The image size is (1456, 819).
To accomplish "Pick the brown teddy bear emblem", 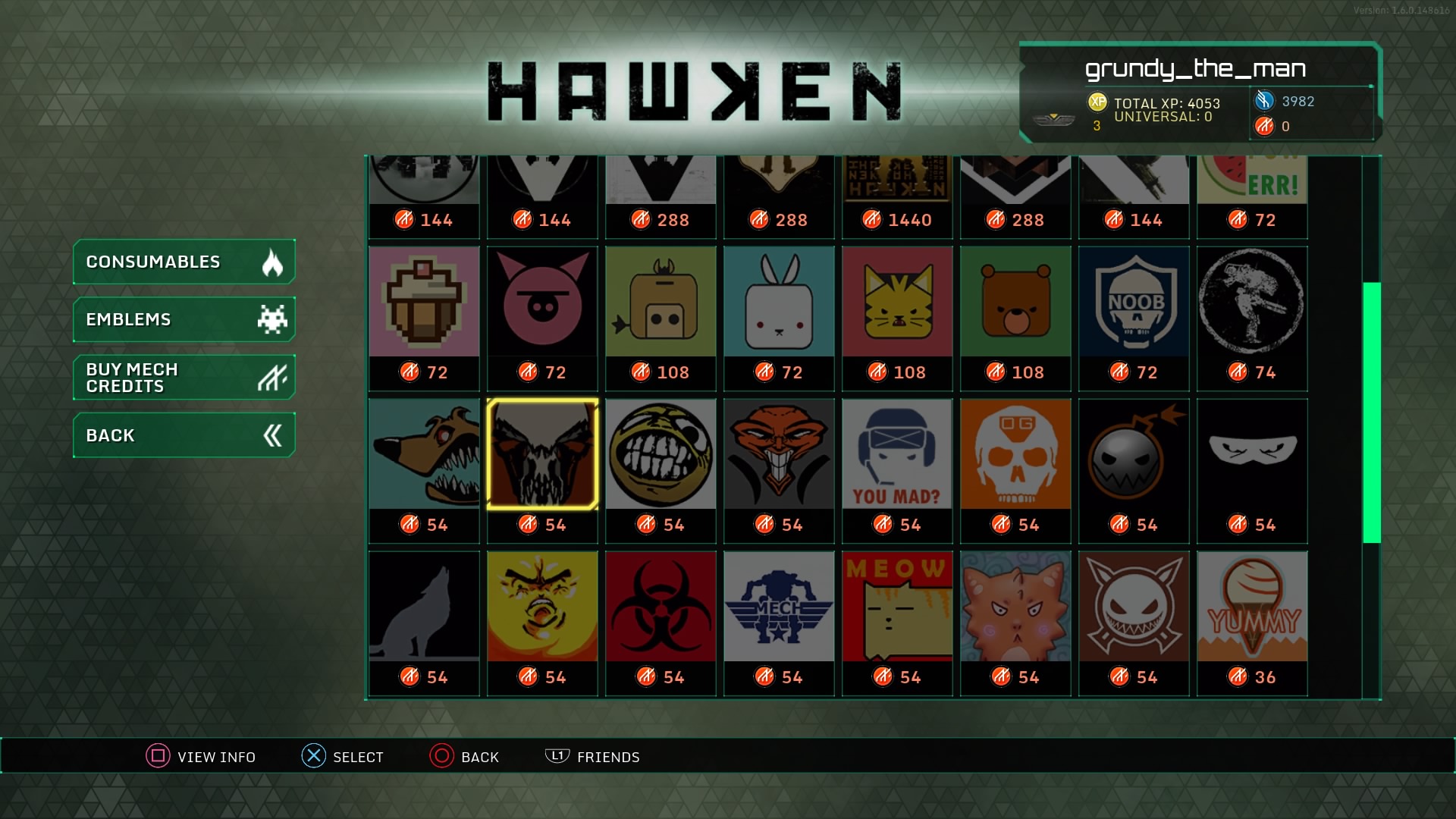I will 1015,302.
